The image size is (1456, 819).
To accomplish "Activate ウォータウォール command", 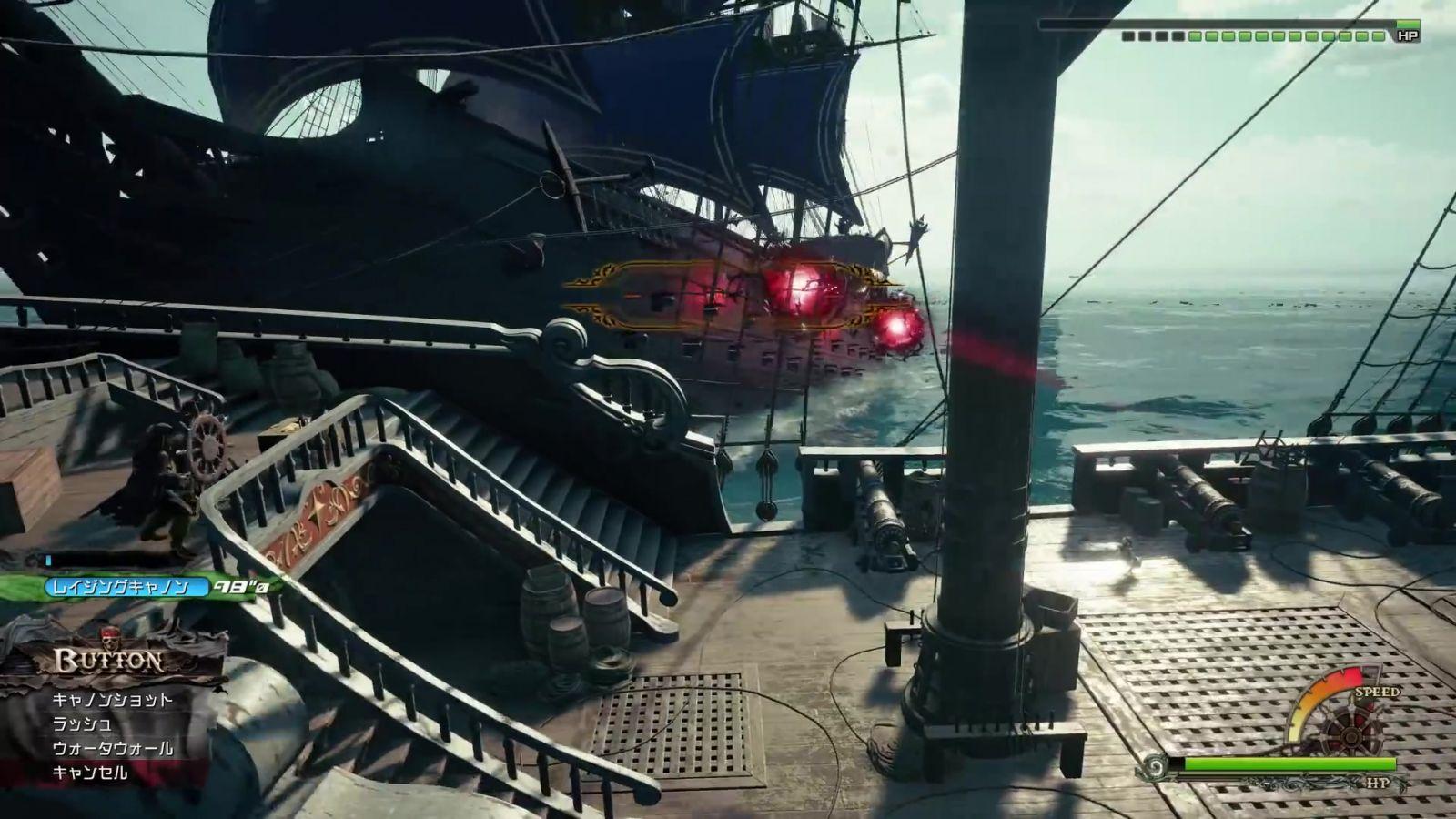I will click(112, 749).
